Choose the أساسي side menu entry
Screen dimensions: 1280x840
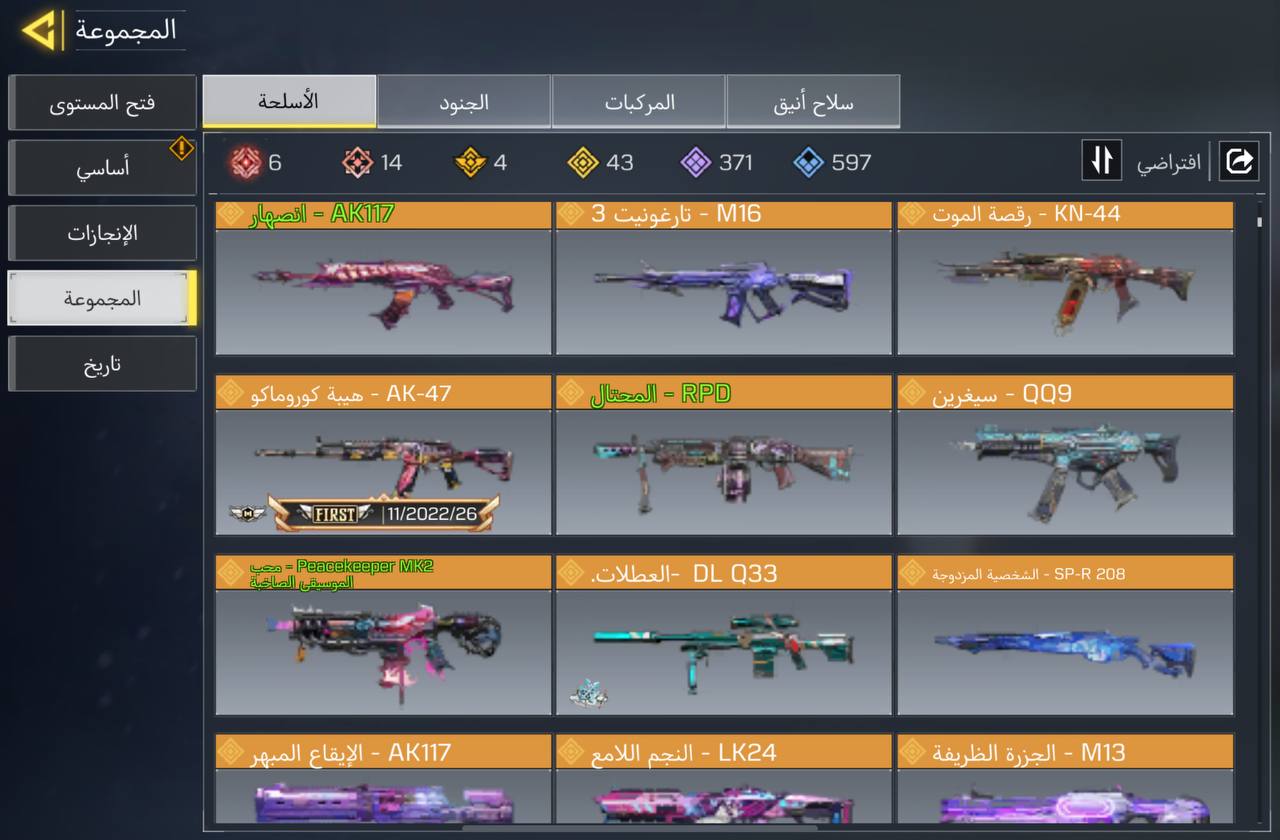click(102, 168)
